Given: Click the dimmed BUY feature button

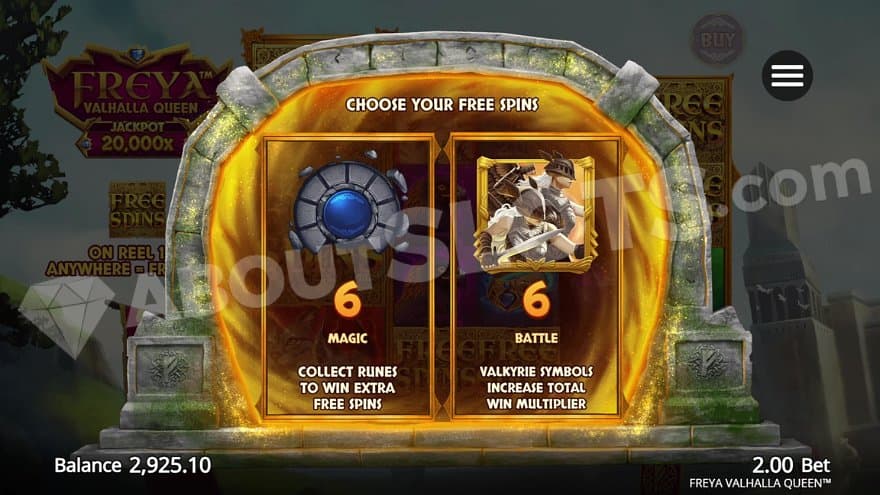Looking at the screenshot, I should tap(718, 39).
